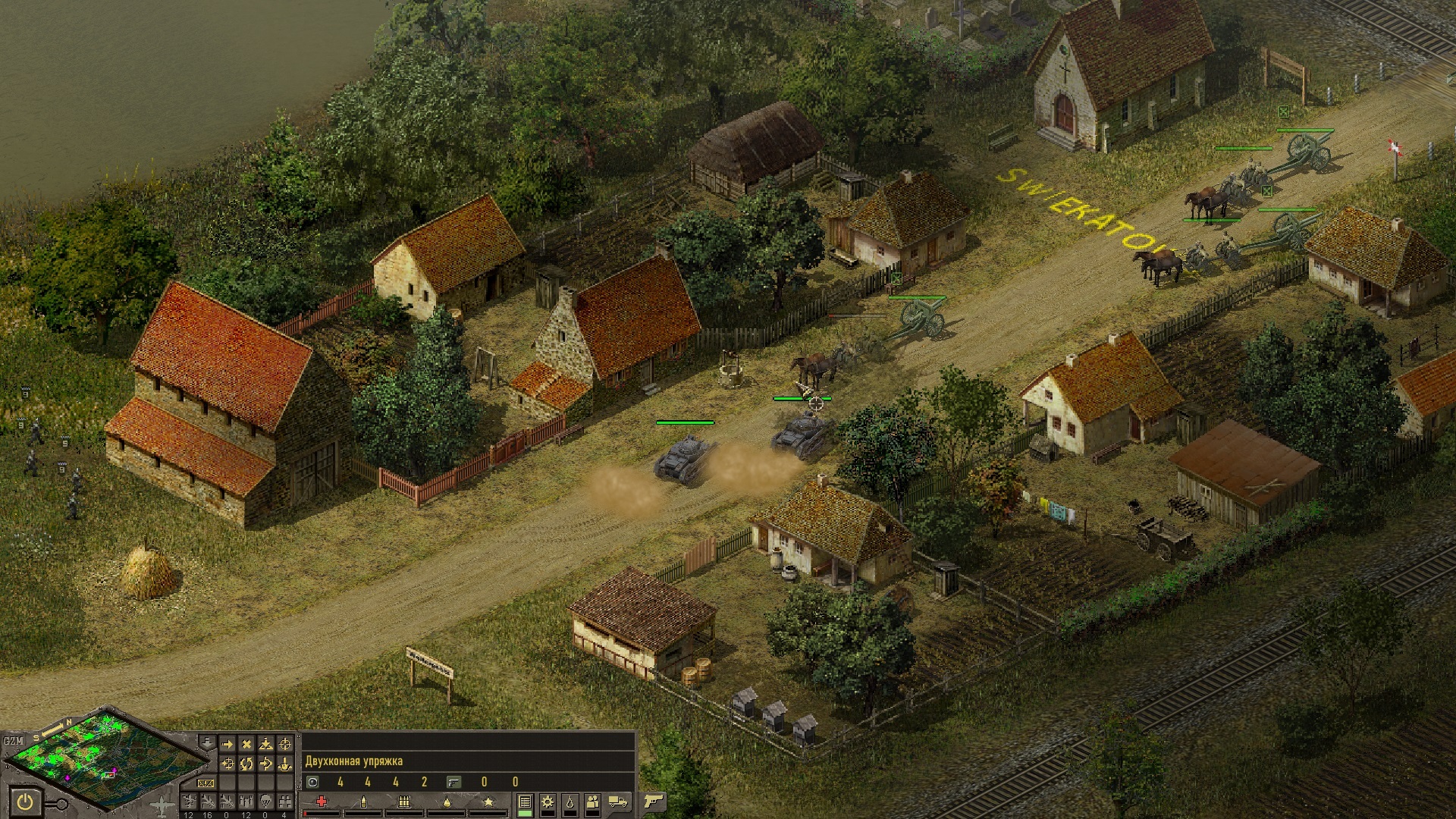Image resolution: width=1456 pixels, height=819 pixels.
Task: Activate the crosshair attack command
Action: coord(285,745)
